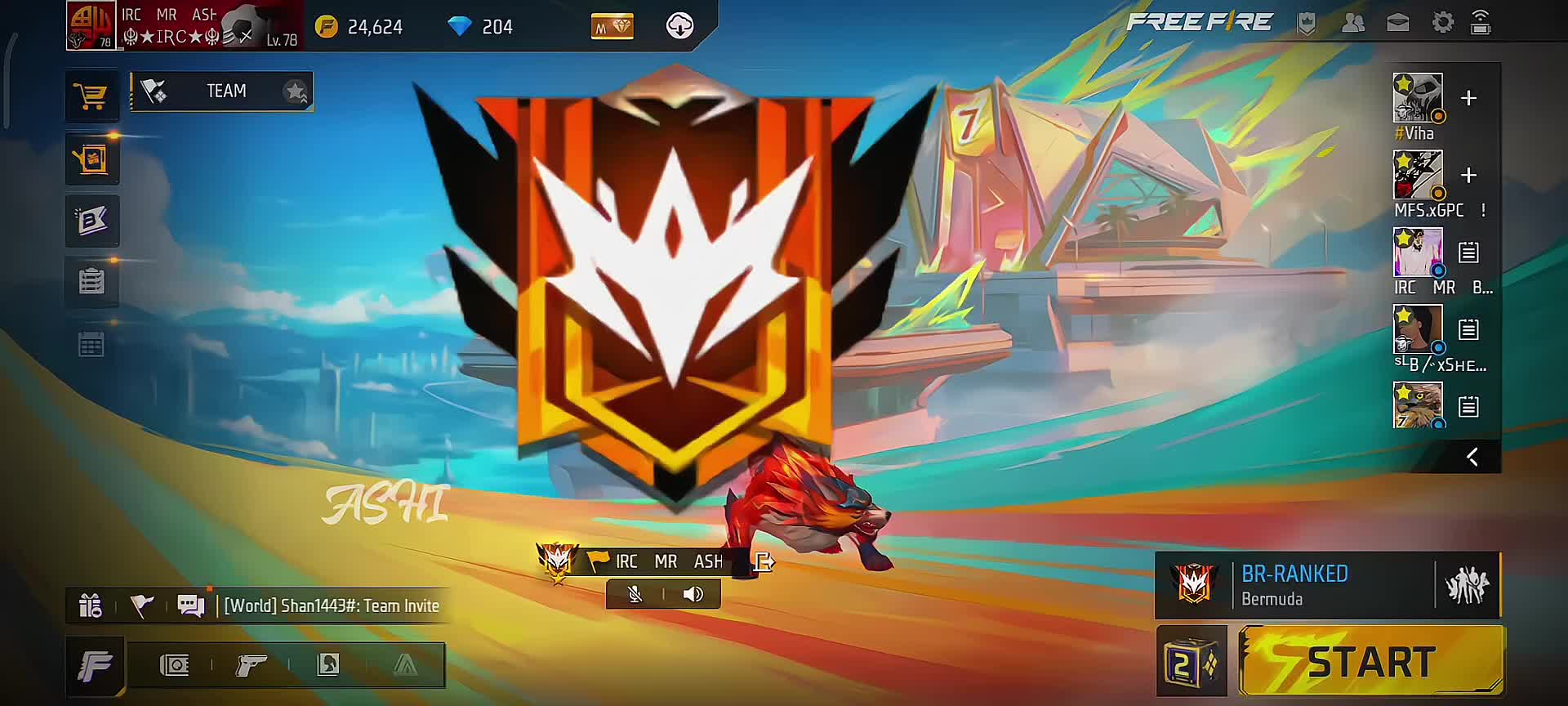The height and width of the screenshot is (706, 1568).
Task: Open player profile banner at top-left
Action: tap(184, 26)
